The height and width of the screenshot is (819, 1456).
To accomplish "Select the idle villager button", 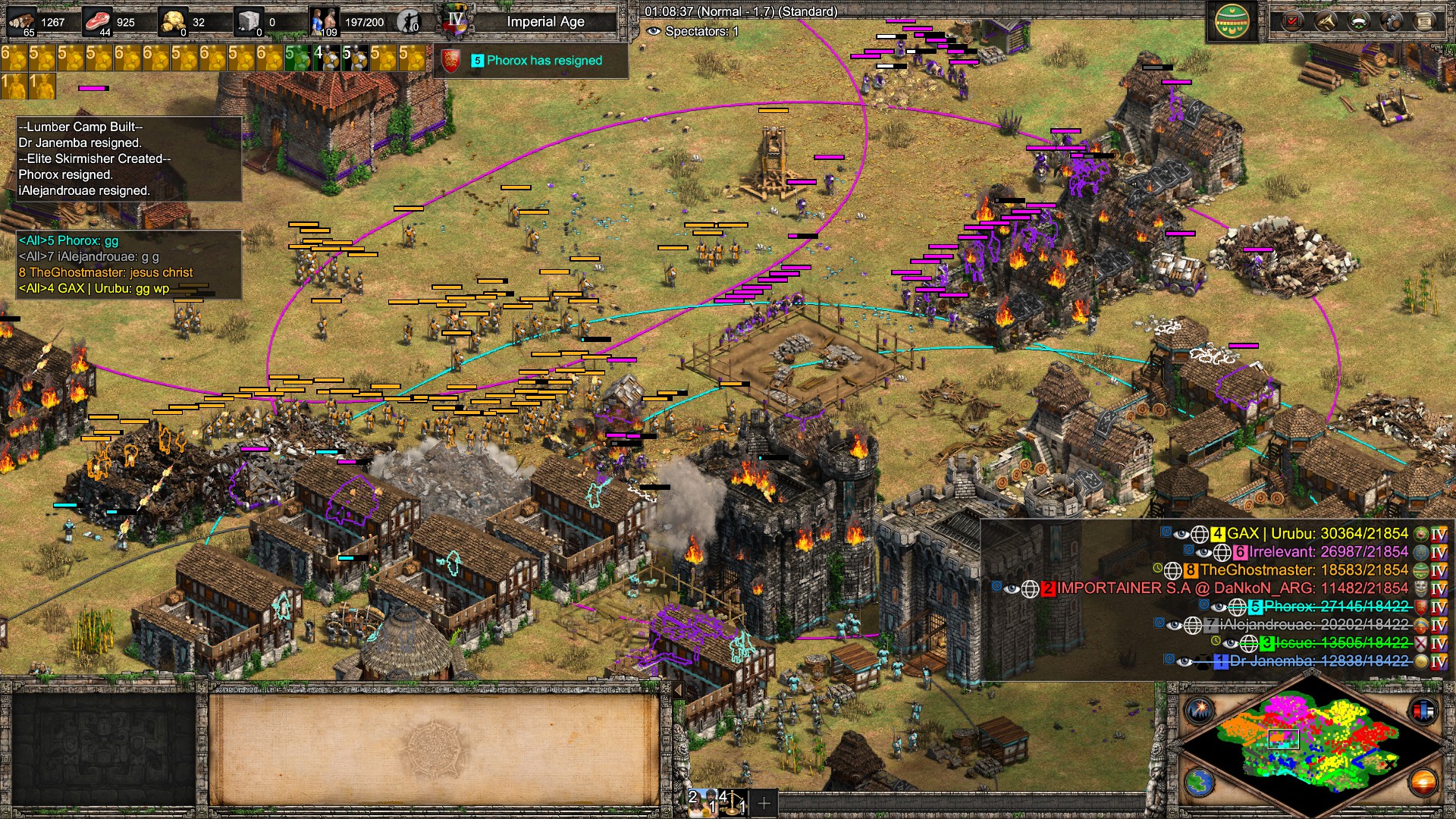I will pyautogui.click(x=409, y=22).
